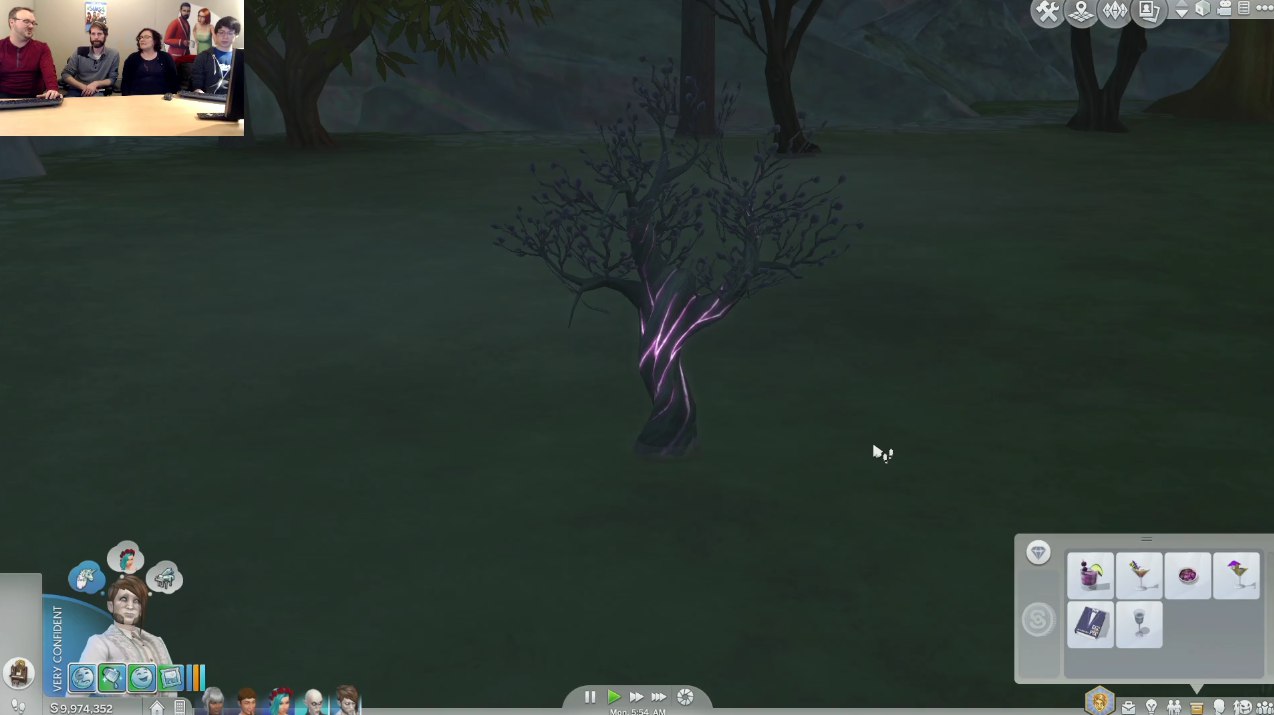Open the world map travel button
Screen dimensions: 1274x715
pyautogui.click(x=1081, y=12)
